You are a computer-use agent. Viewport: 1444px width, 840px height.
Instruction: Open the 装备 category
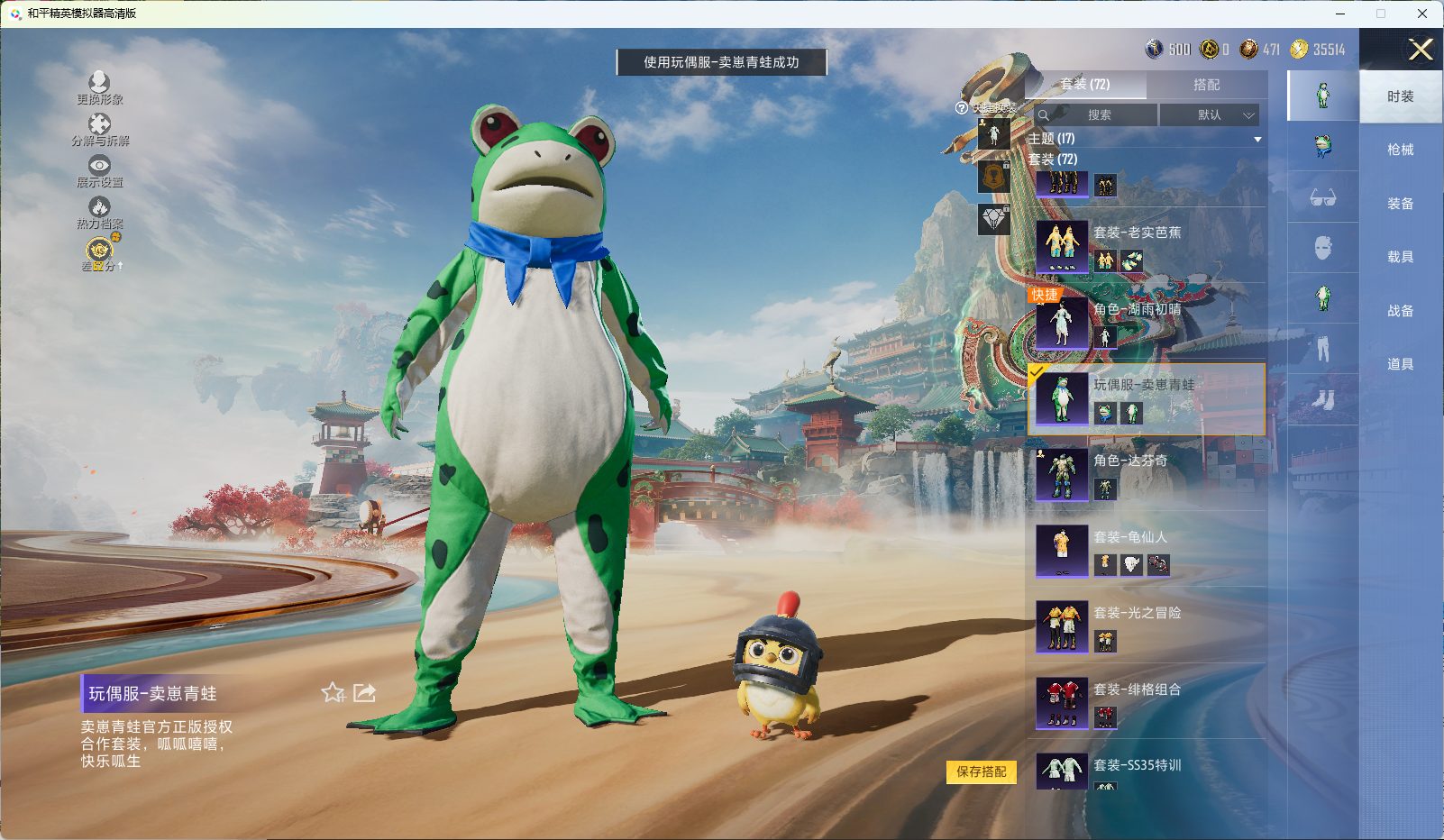tap(1400, 204)
